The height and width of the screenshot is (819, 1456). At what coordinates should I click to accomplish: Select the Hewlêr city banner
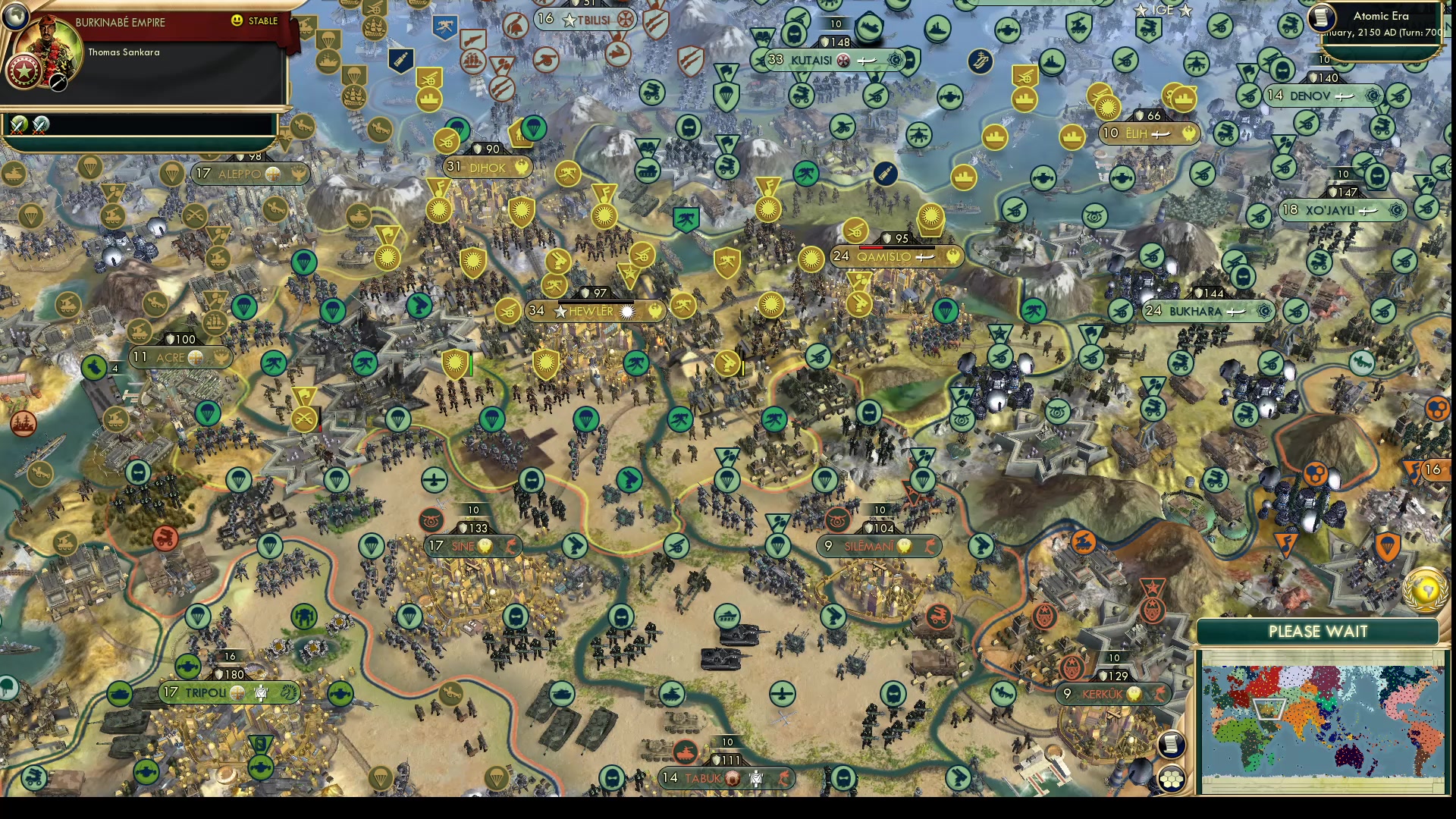coord(595,311)
